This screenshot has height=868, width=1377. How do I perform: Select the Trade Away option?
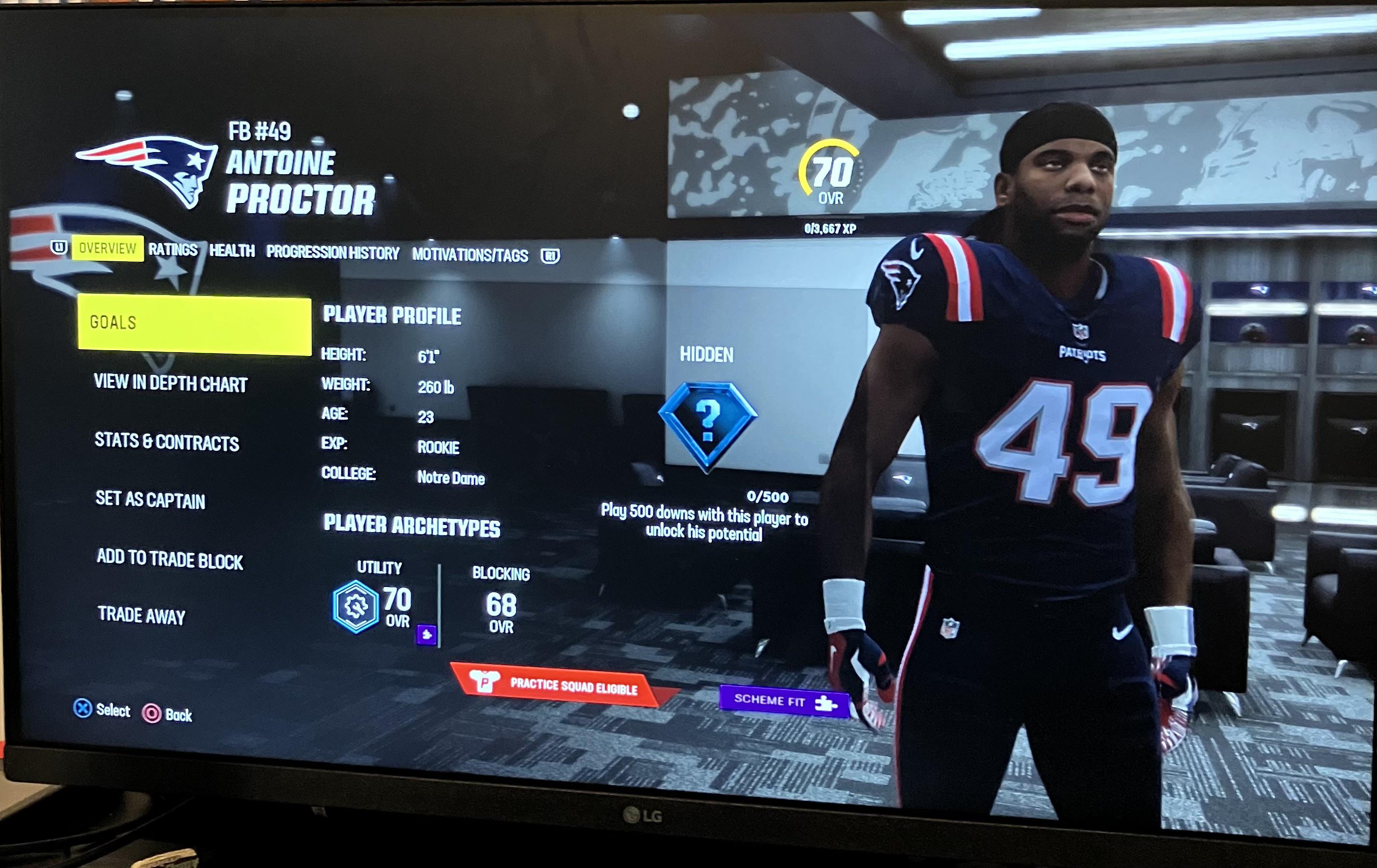(x=141, y=616)
